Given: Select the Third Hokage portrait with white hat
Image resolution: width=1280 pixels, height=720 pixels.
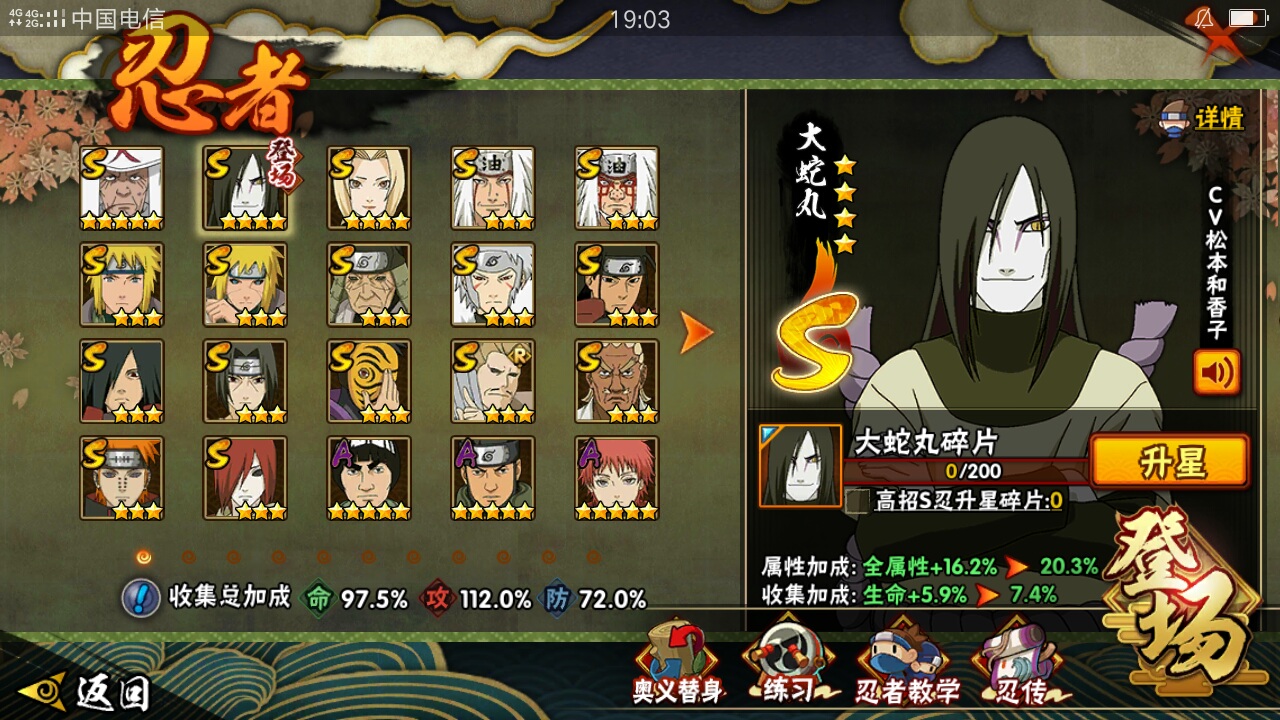Looking at the screenshot, I should tap(122, 188).
